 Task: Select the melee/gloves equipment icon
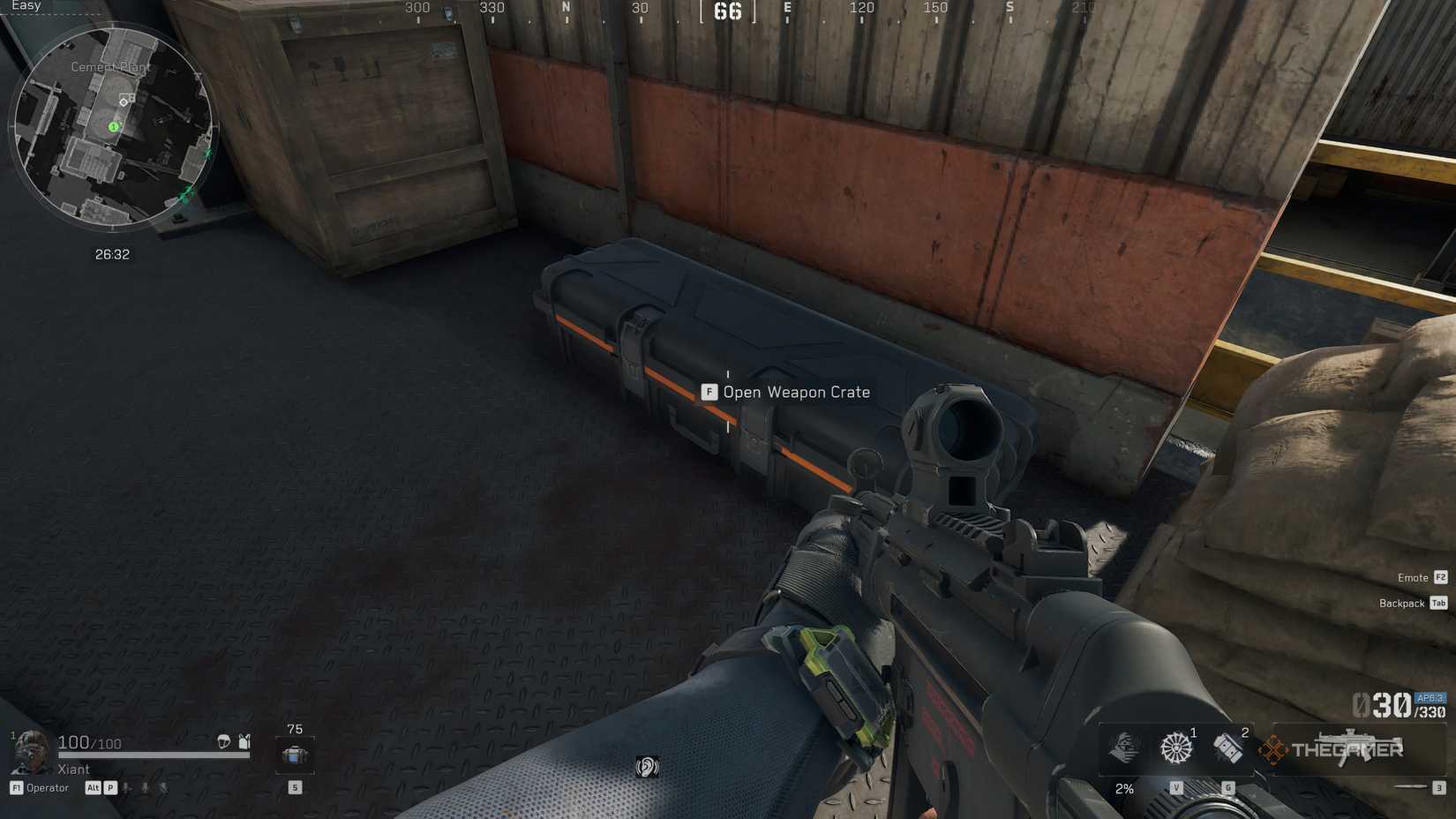[x=1125, y=748]
